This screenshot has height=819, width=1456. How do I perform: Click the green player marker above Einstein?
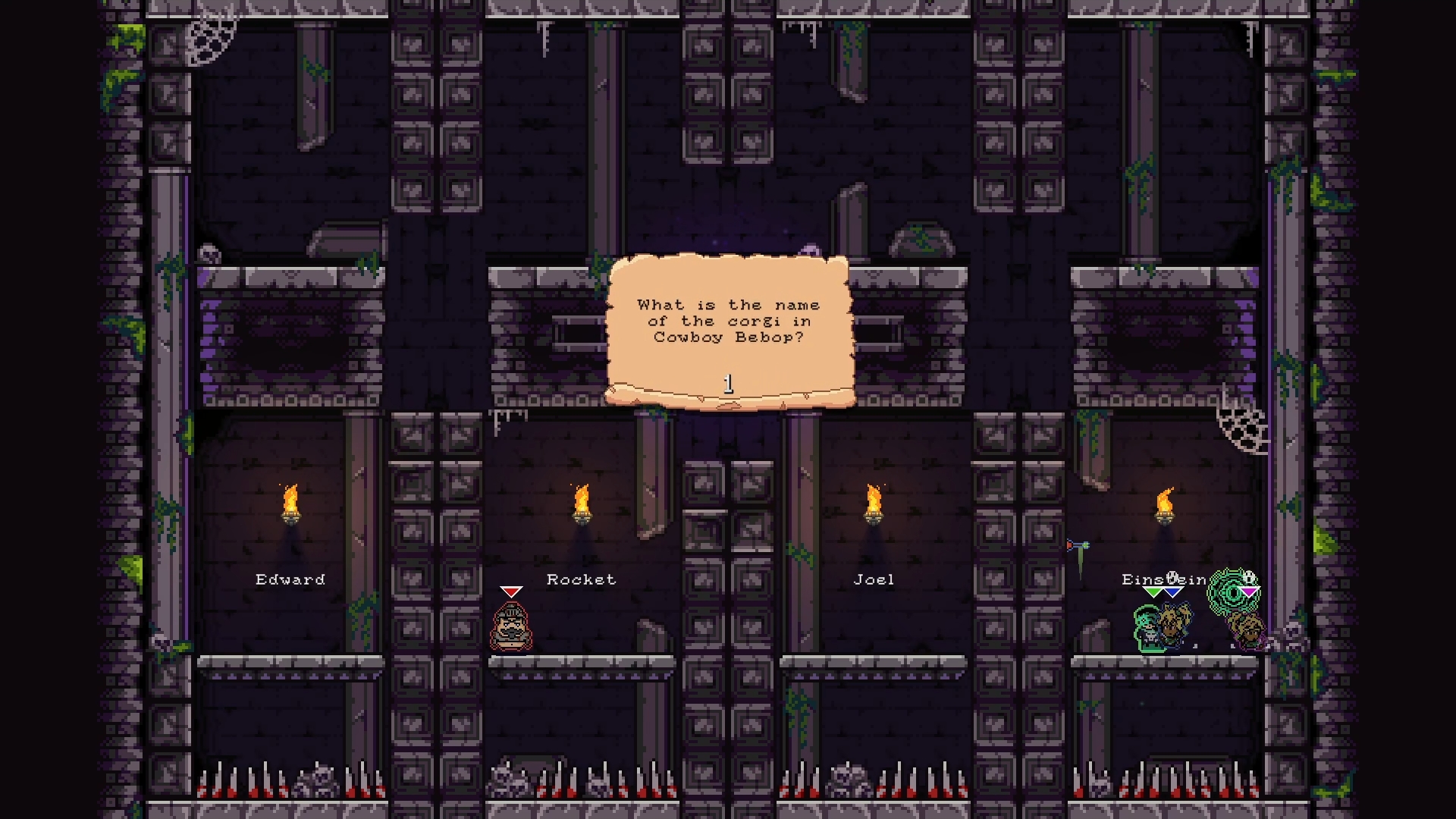coord(1153,590)
